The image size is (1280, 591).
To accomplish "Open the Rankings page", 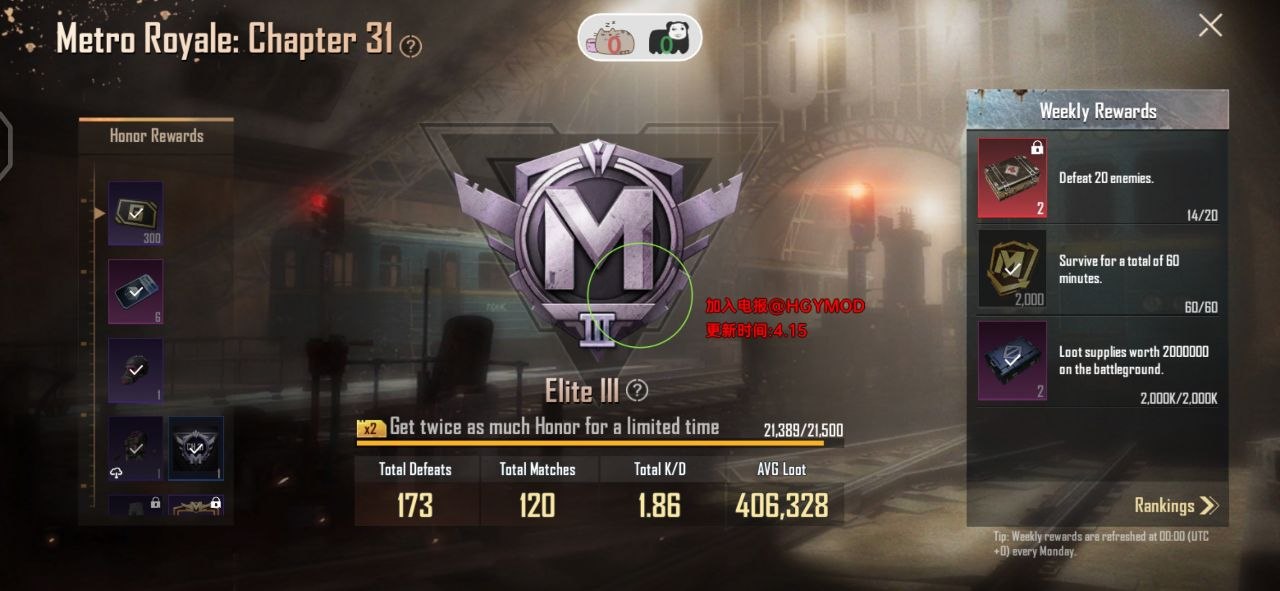I will point(1176,505).
